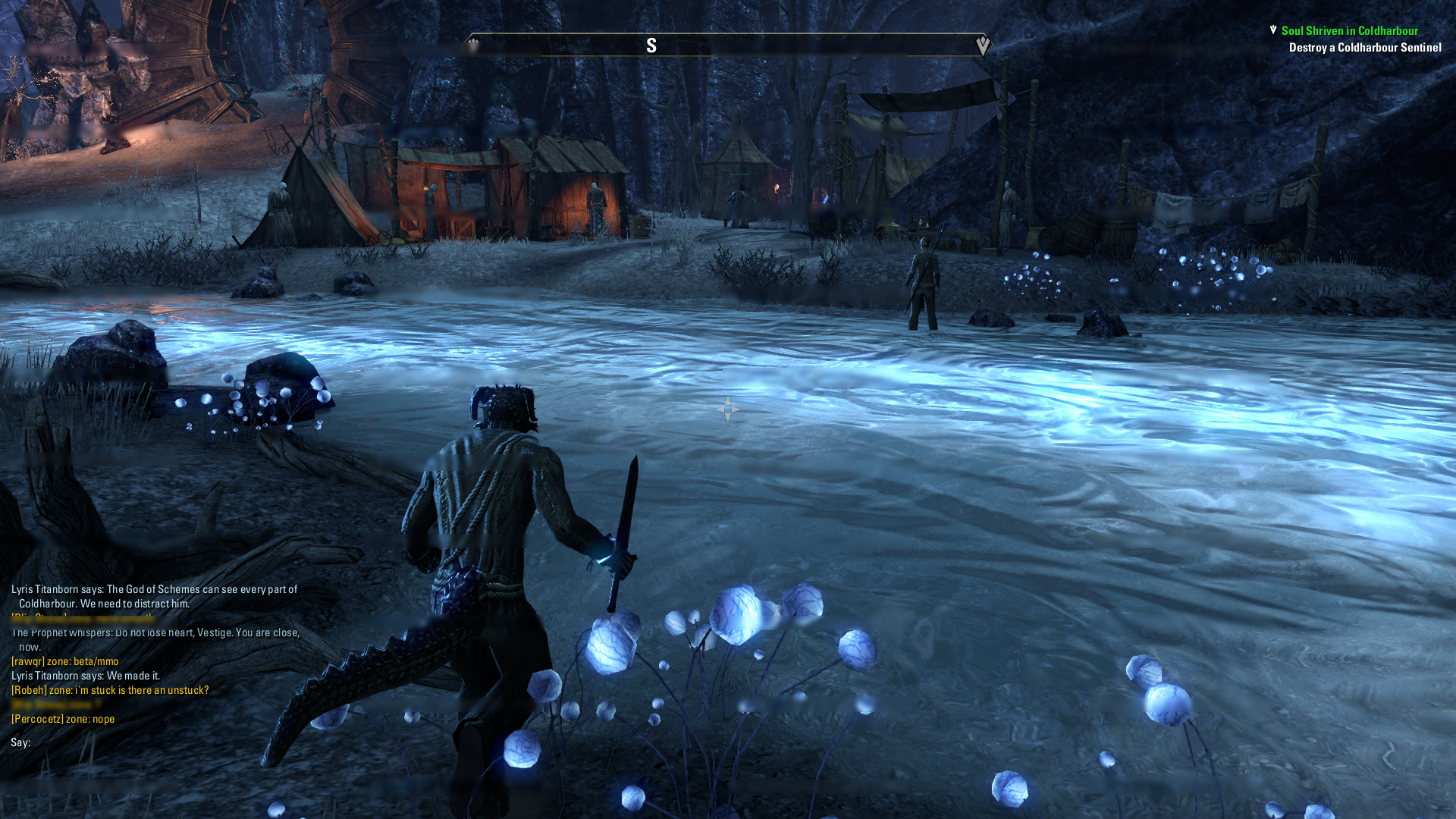Image resolution: width=1456 pixels, height=819 pixels.
Task: Select the Soul Shriven in Coldharbour quest tracker
Action: [1349, 31]
